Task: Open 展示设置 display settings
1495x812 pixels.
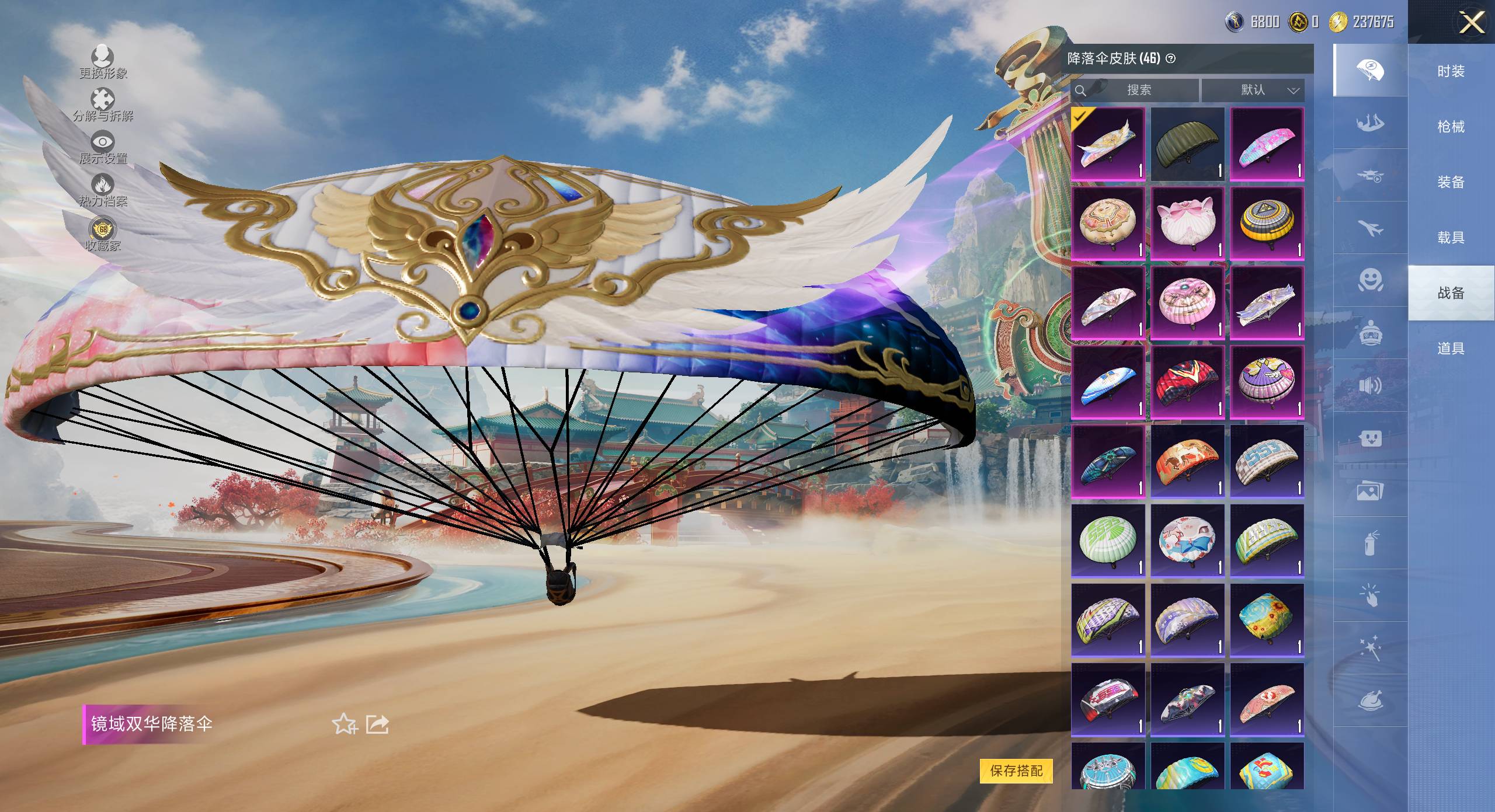Action: 103,147
